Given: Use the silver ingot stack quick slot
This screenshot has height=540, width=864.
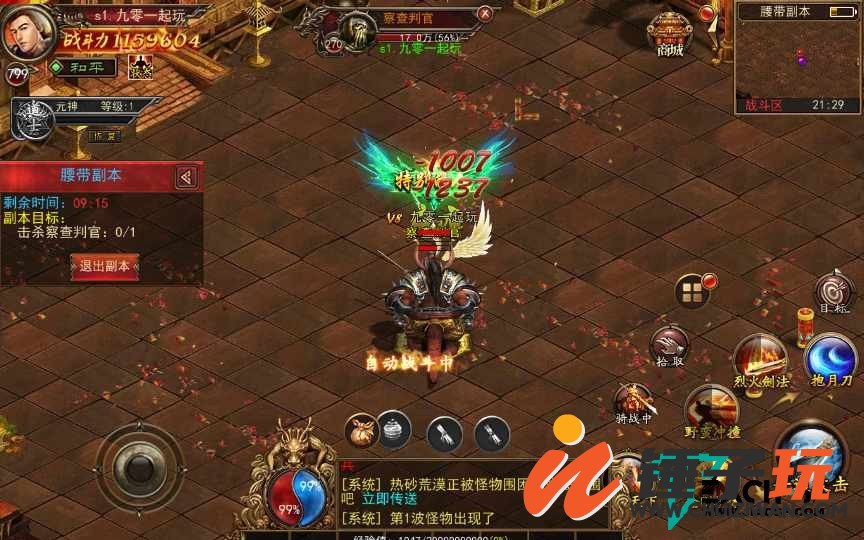Looking at the screenshot, I should tap(395, 430).
